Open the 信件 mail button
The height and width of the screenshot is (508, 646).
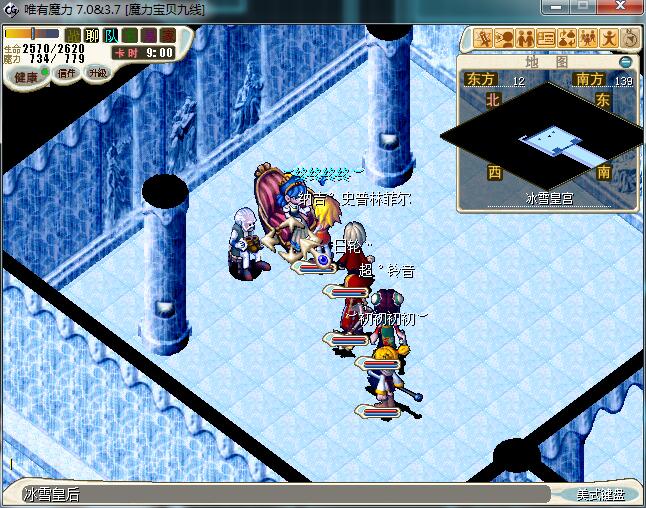click(x=67, y=73)
